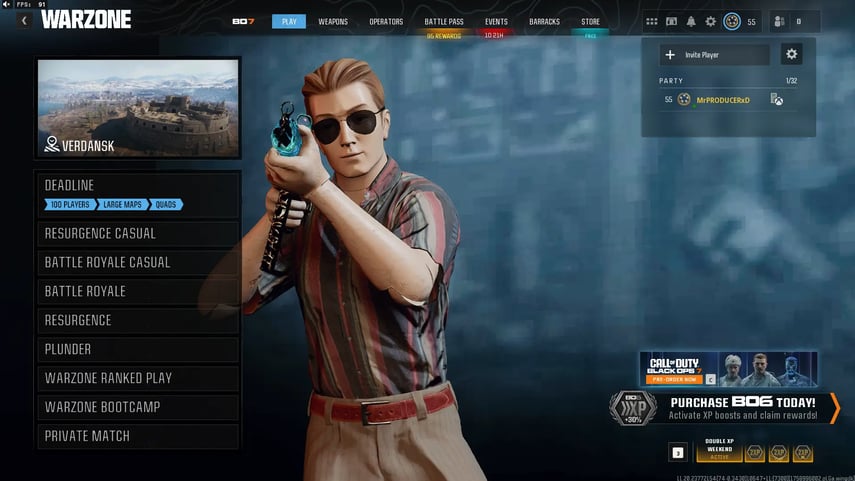
Task: Open Warzone Ranked Play
Action: pos(139,378)
